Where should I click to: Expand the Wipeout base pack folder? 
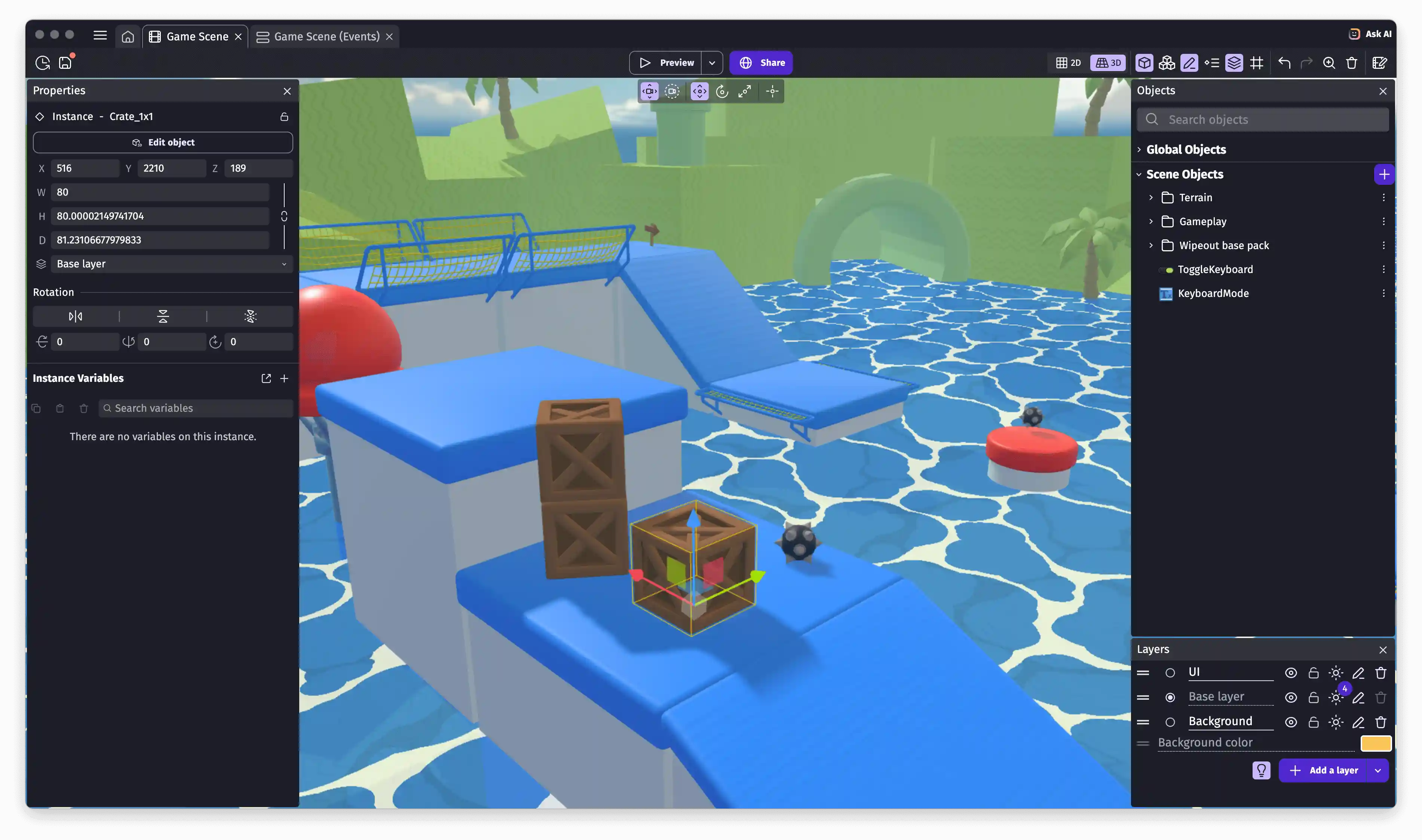(1152, 245)
